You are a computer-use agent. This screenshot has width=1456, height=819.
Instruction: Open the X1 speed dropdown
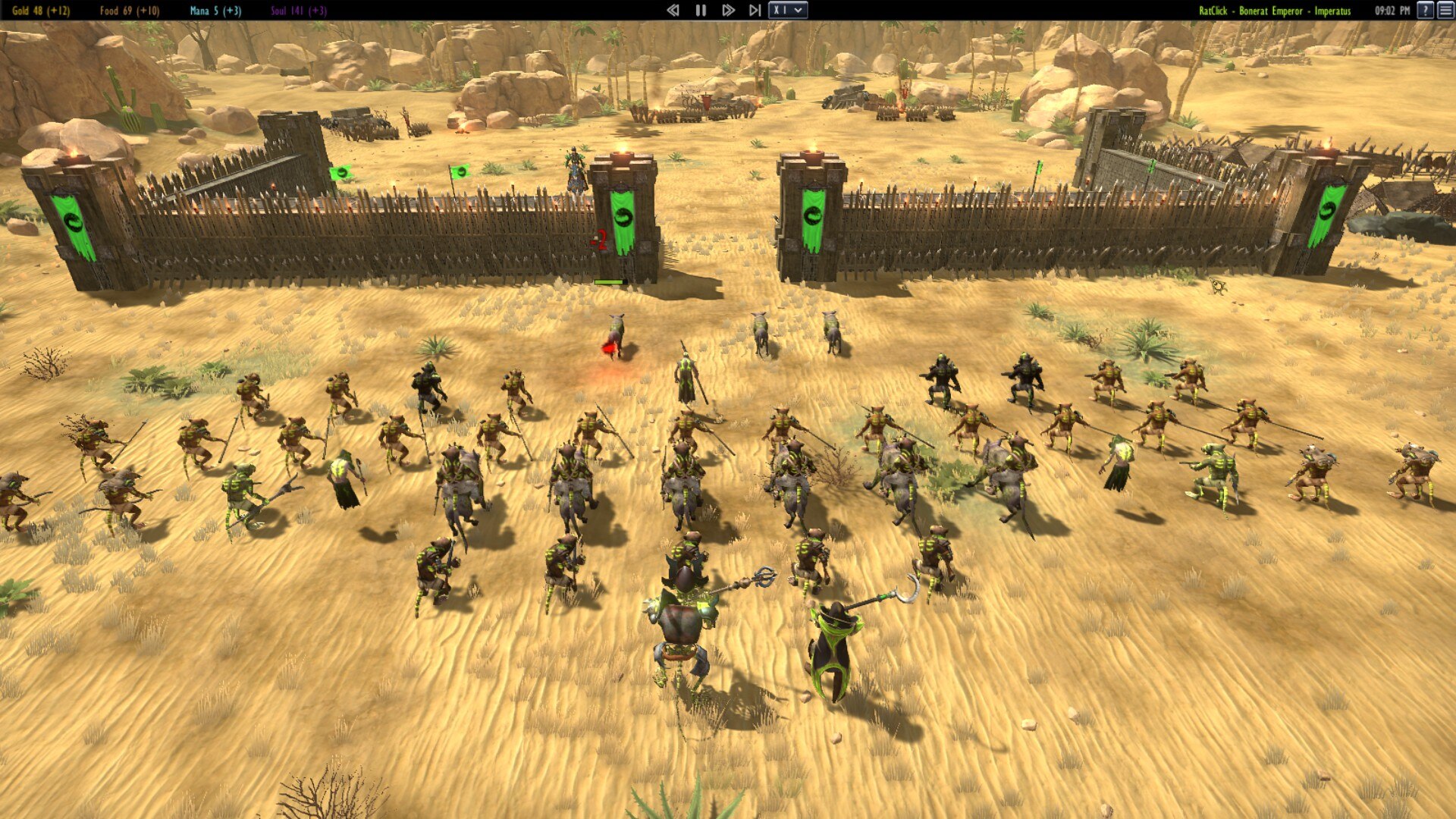click(x=788, y=11)
